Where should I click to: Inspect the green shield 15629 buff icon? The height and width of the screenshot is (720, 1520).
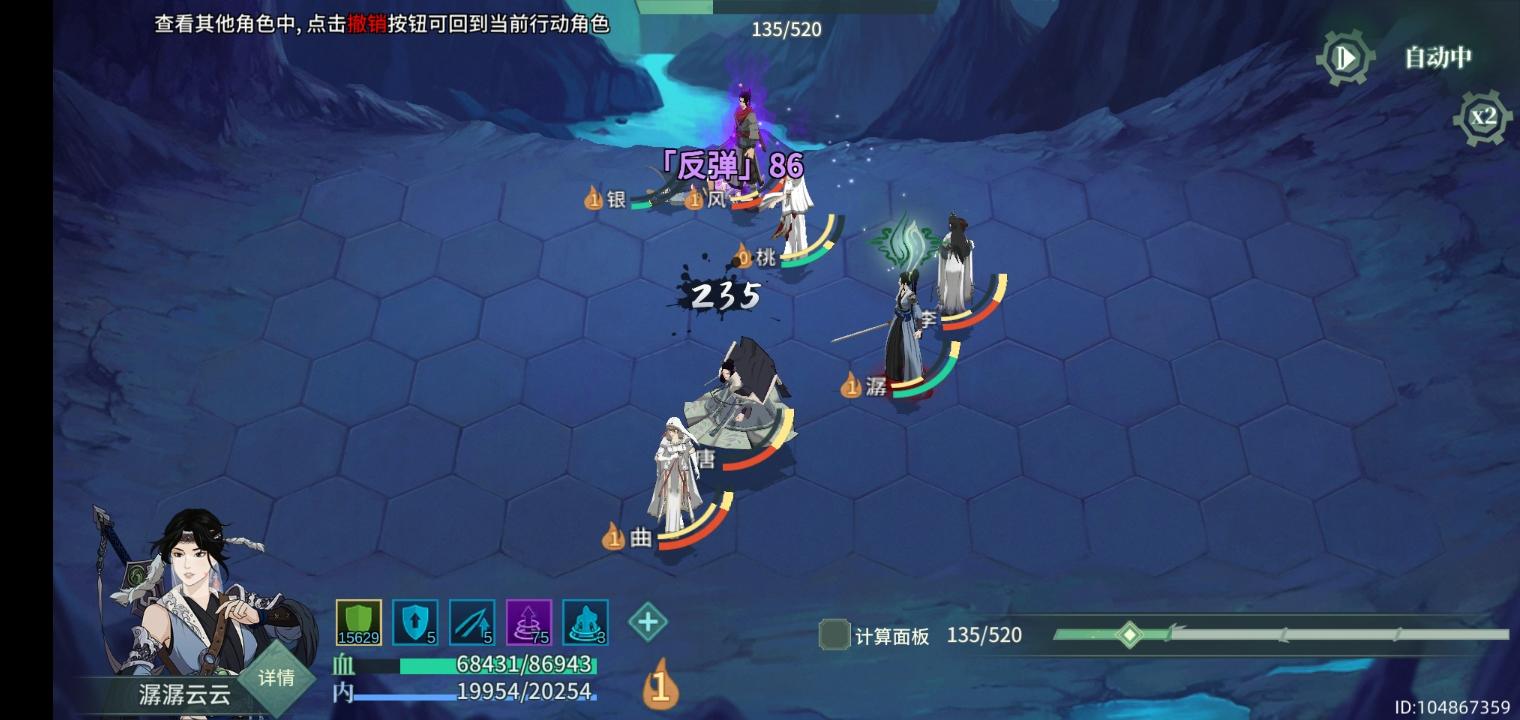[x=358, y=620]
